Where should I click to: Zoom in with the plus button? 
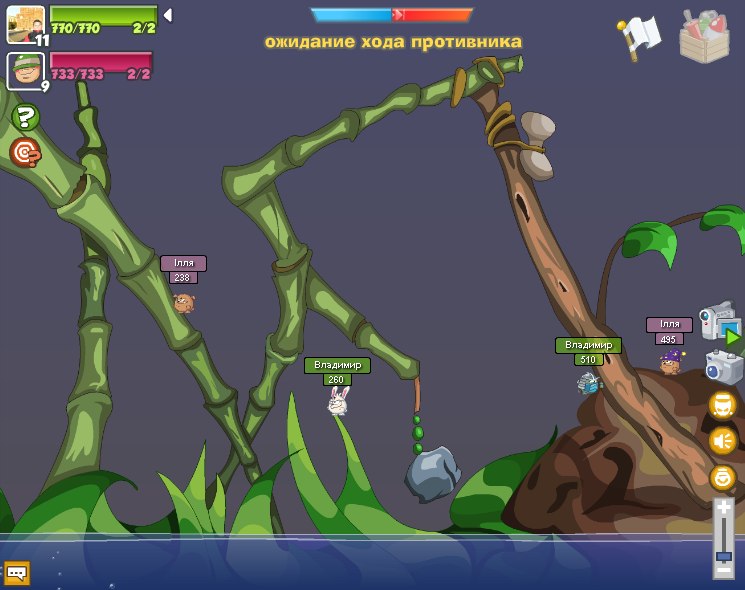(x=724, y=509)
